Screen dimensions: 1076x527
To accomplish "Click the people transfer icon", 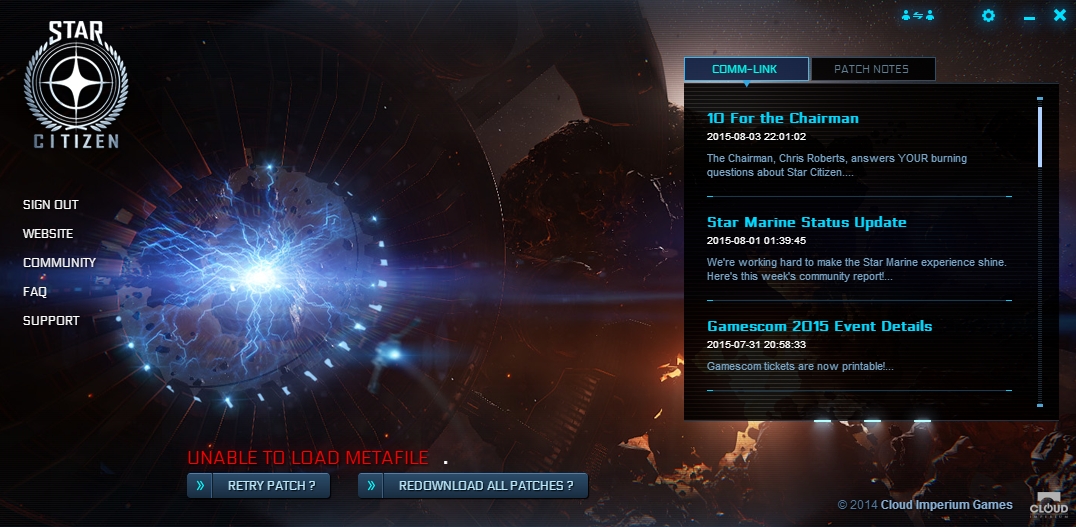I will [x=917, y=15].
